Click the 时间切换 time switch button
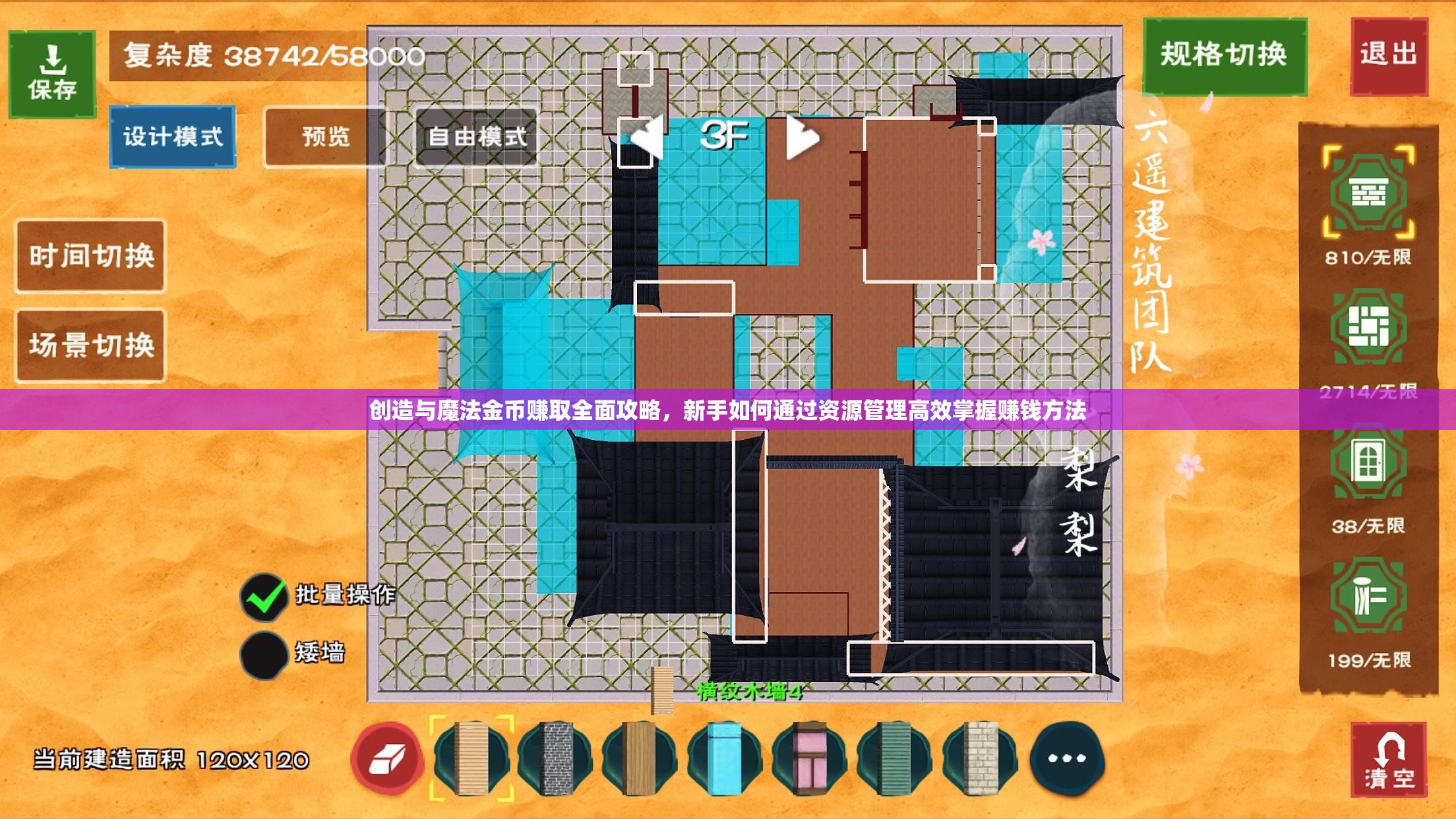1456x819 pixels. click(x=90, y=256)
